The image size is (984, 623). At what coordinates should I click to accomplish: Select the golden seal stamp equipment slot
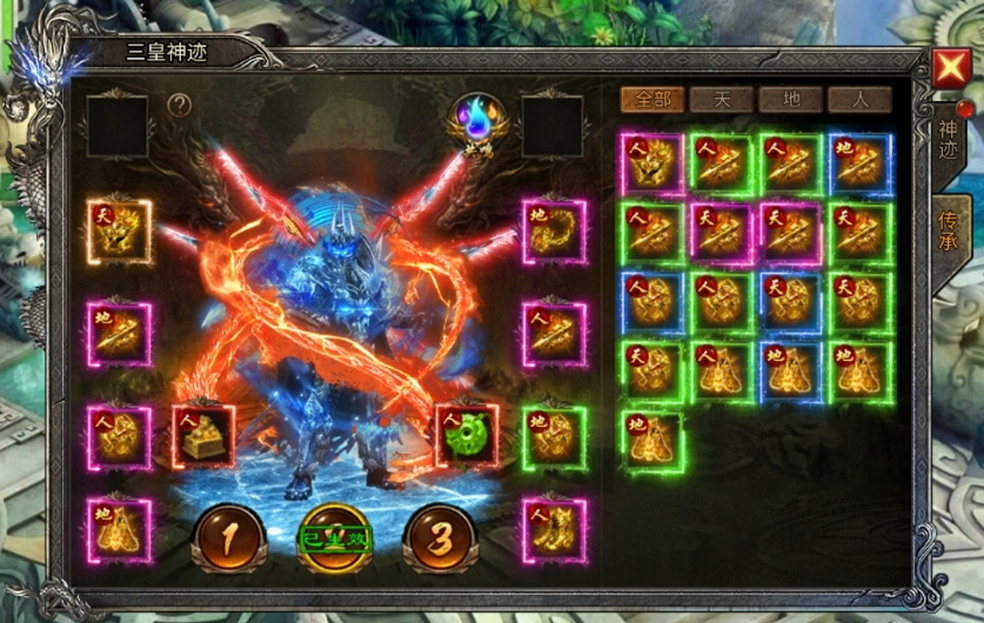click(205, 436)
